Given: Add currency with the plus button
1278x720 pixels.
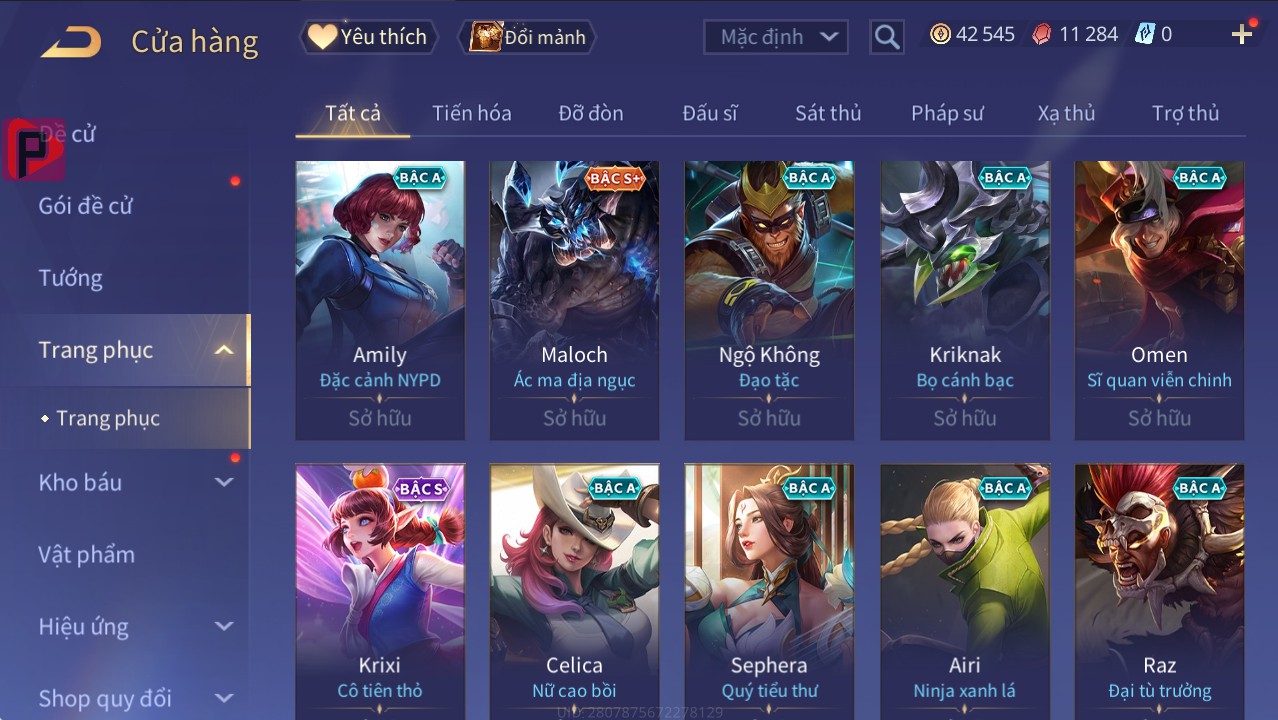Looking at the screenshot, I should pyautogui.click(x=1242, y=35).
